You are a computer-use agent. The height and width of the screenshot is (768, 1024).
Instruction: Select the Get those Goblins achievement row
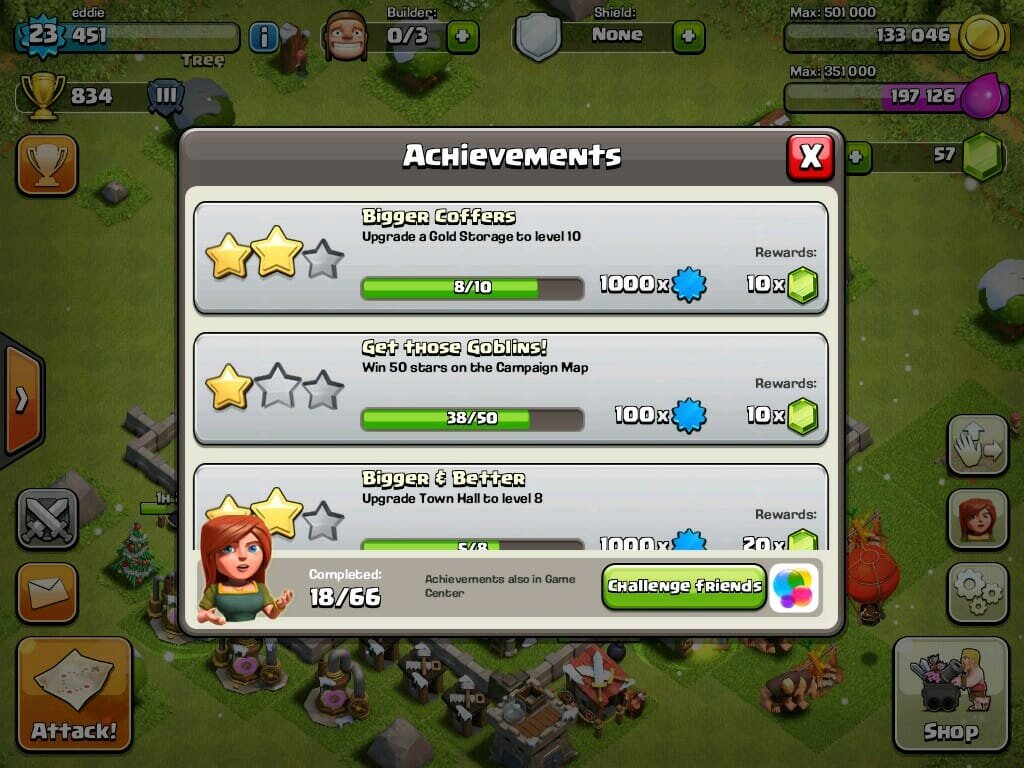(510, 389)
